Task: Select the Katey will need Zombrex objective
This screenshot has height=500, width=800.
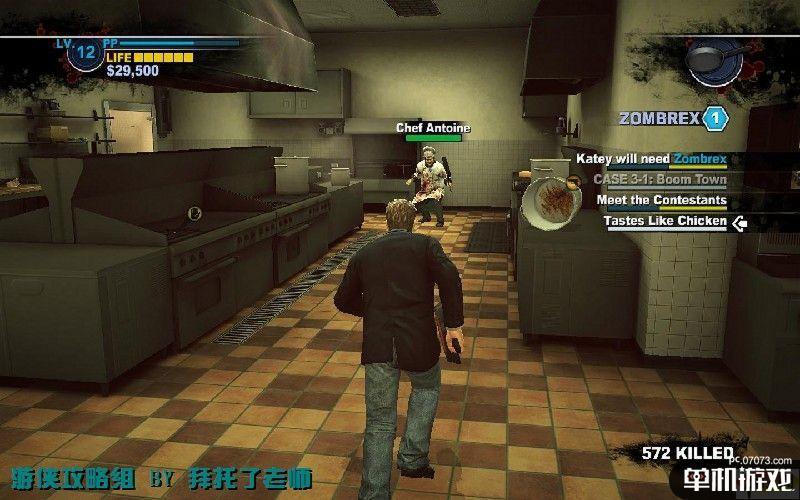Action: pos(650,159)
